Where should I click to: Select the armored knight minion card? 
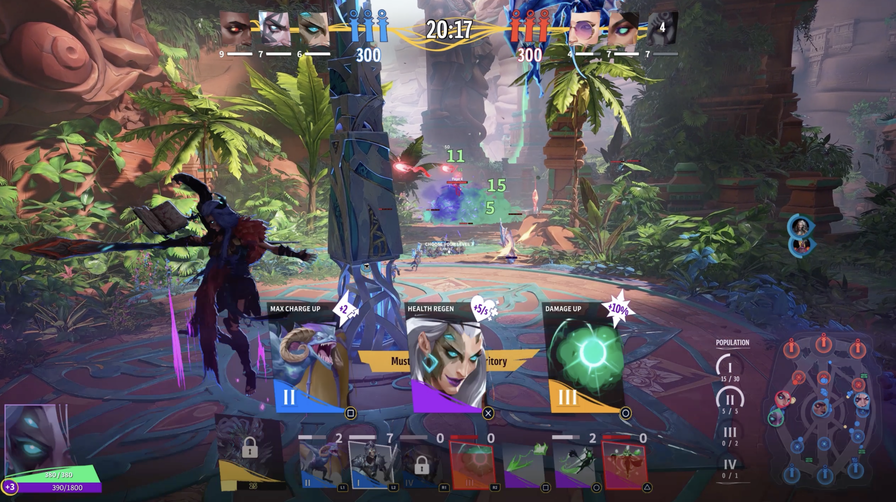point(373,464)
